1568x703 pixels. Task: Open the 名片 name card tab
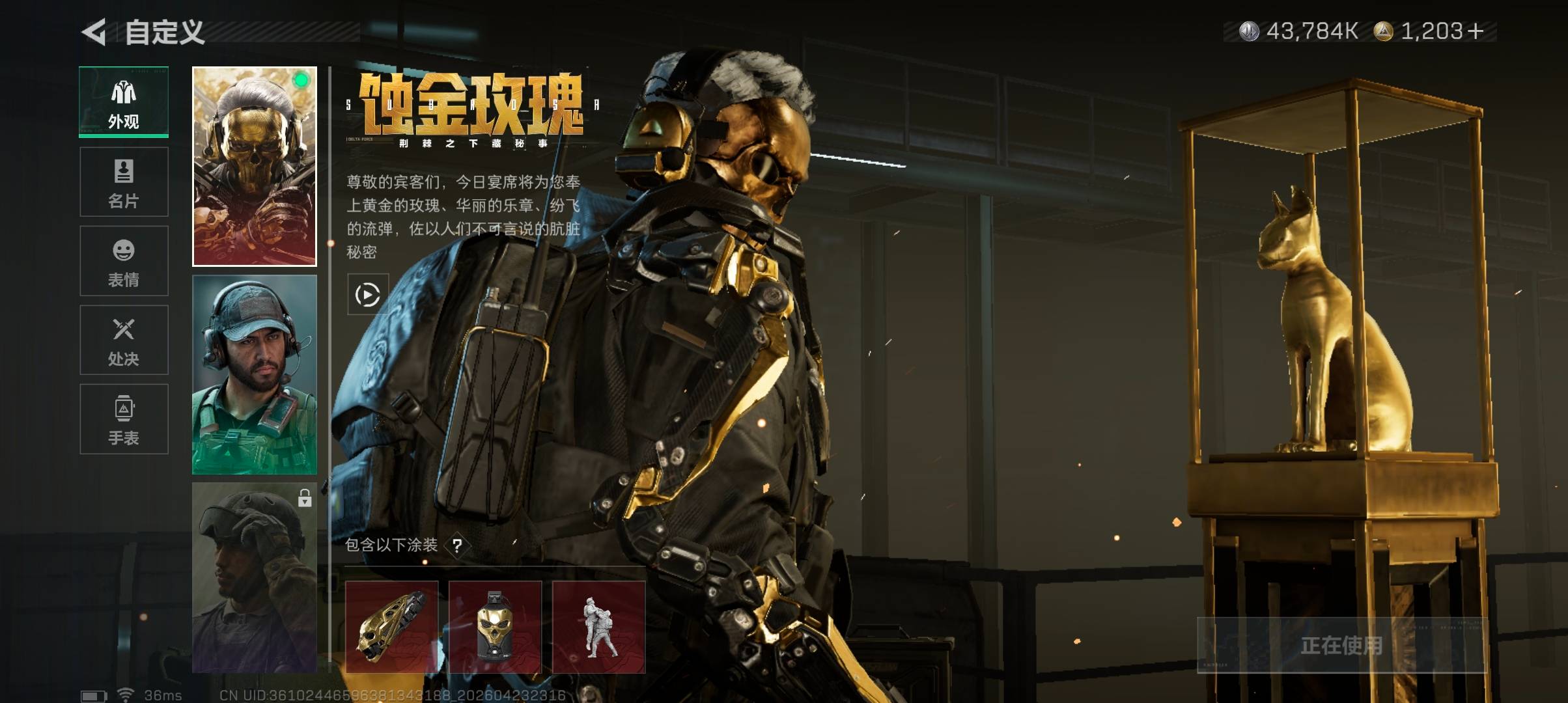(124, 182)
